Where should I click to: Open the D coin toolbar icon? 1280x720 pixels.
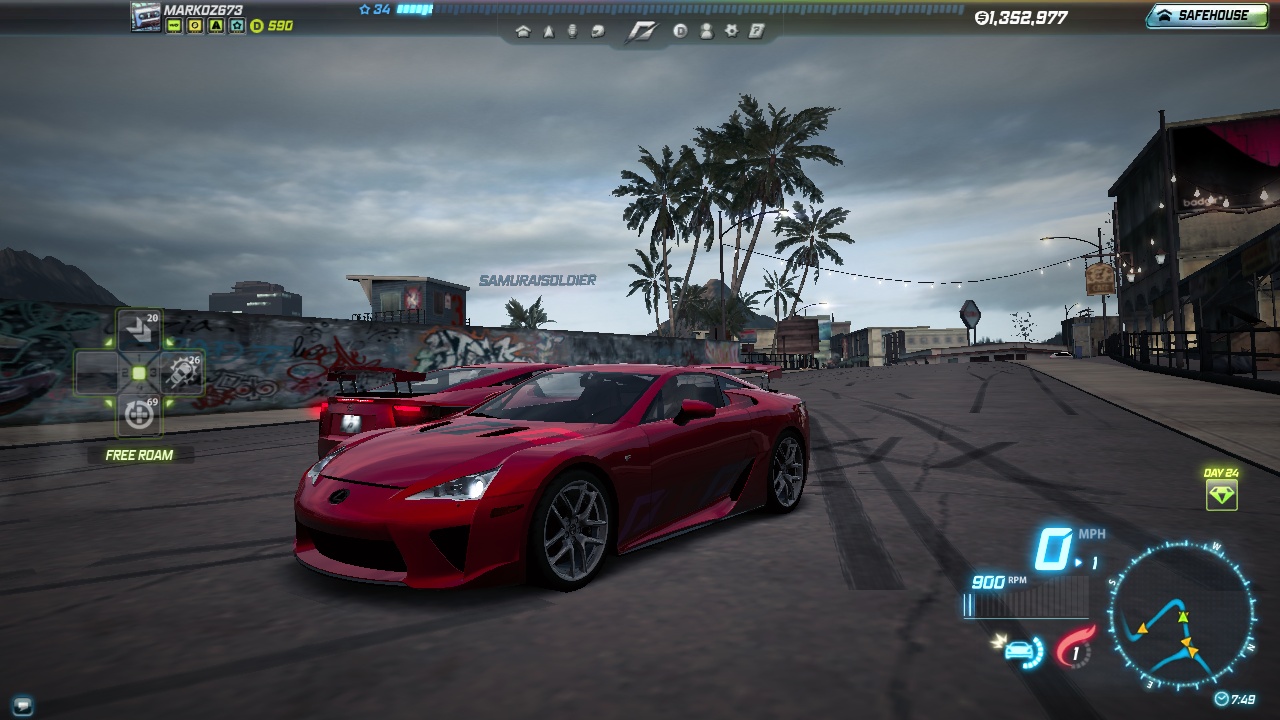click(680, 31)
